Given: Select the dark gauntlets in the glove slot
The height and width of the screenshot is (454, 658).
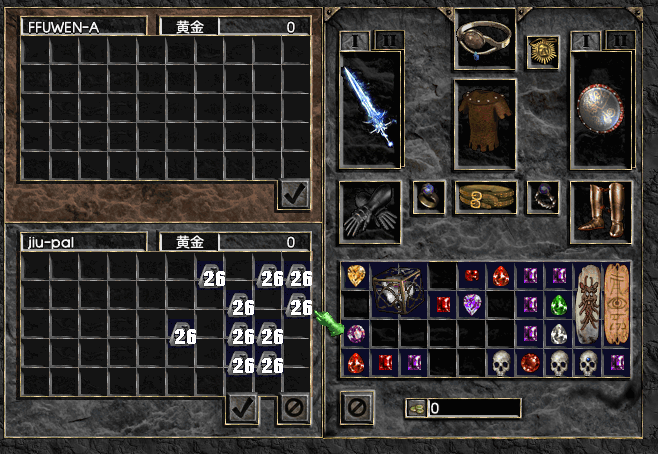Looking at the screenshot, I should (x=371, y=210).
